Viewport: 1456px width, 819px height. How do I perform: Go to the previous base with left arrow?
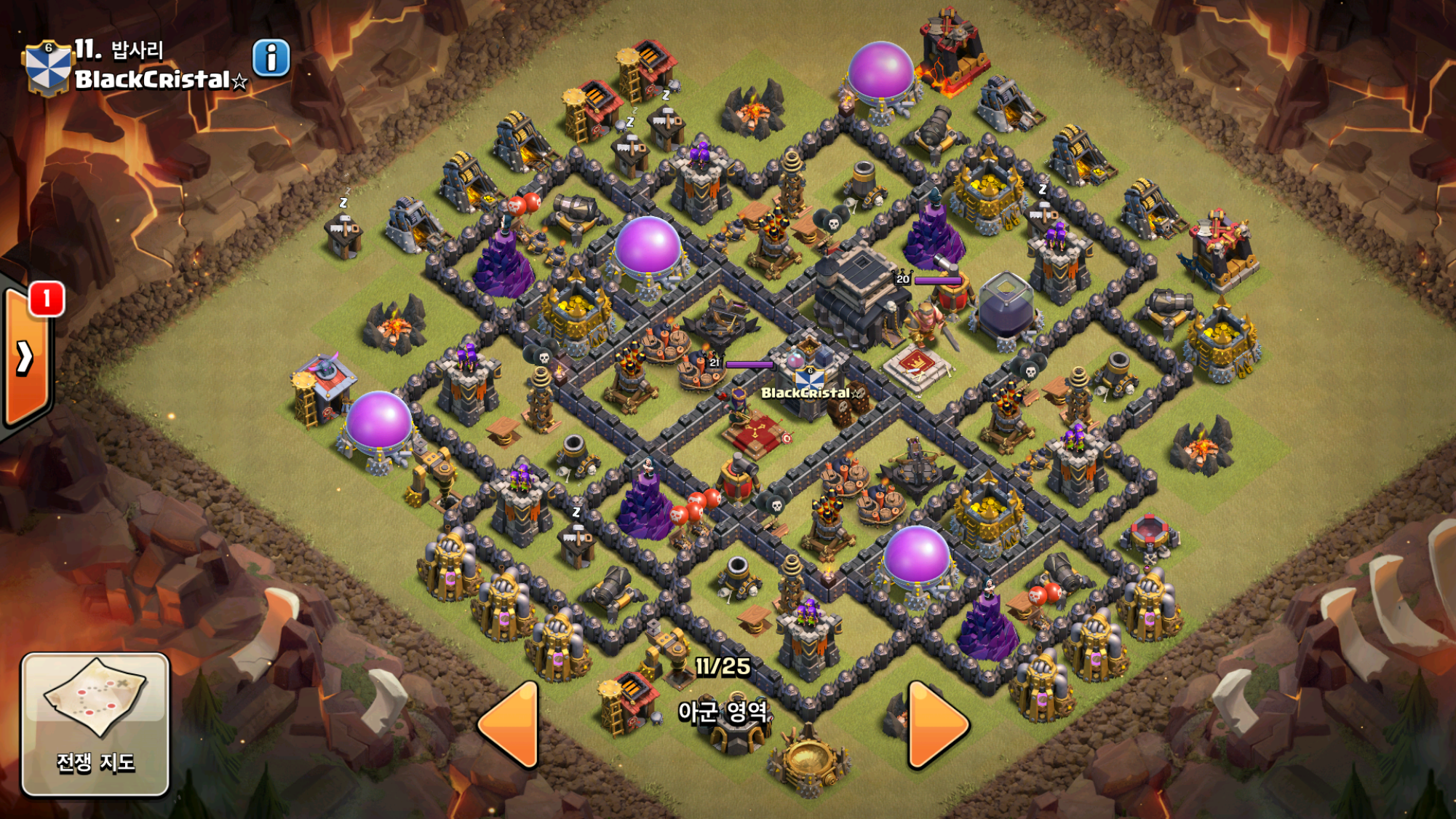coord(510,724)
